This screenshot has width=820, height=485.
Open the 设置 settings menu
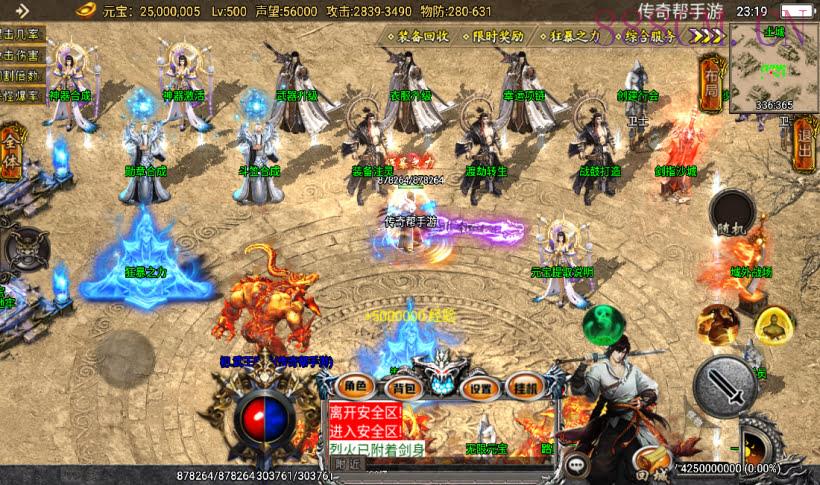pyautogui.click(x=480, y=388)
